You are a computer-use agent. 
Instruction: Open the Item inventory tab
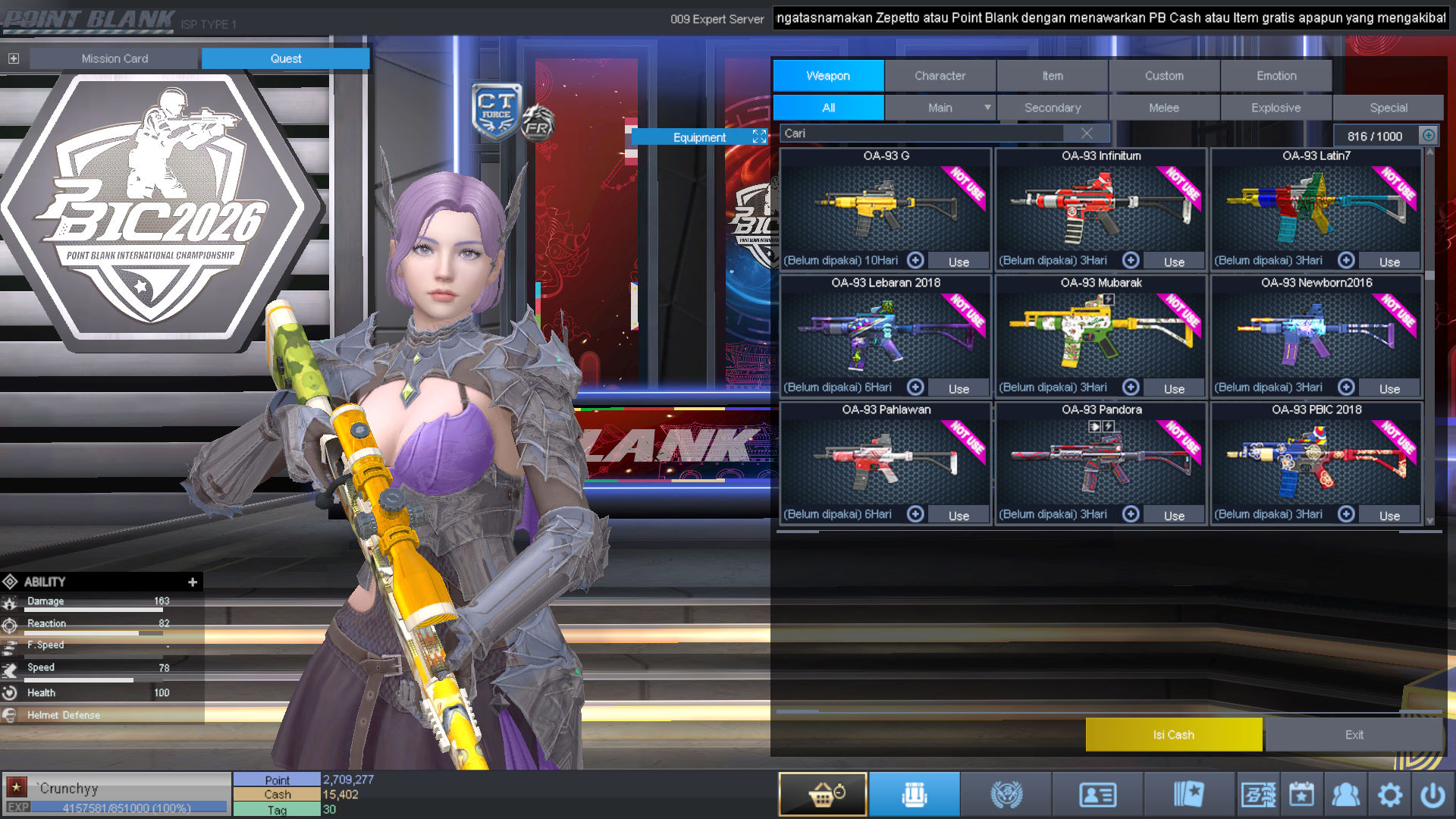tap(1052, 76)
